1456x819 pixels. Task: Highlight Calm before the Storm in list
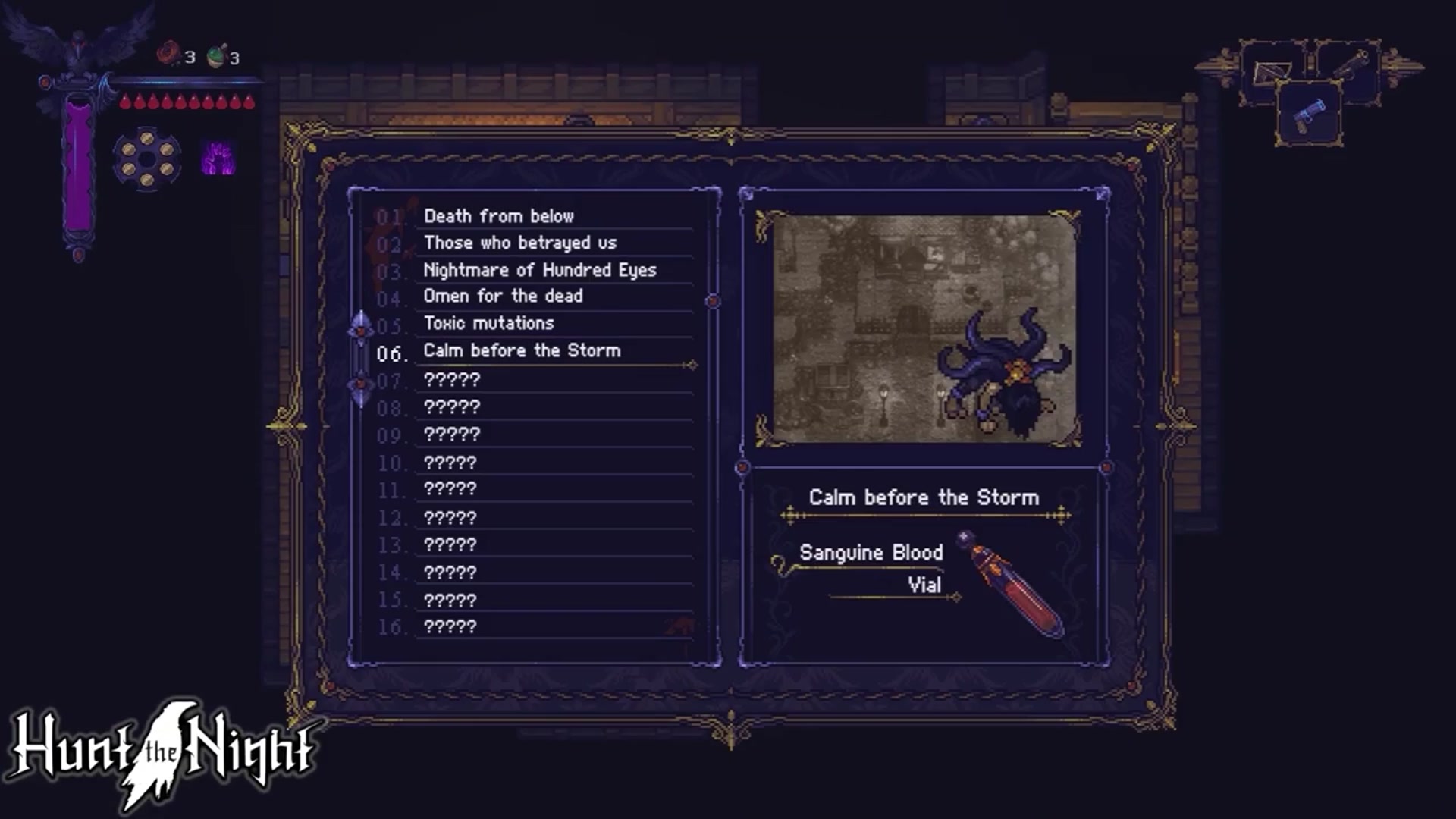522,350
